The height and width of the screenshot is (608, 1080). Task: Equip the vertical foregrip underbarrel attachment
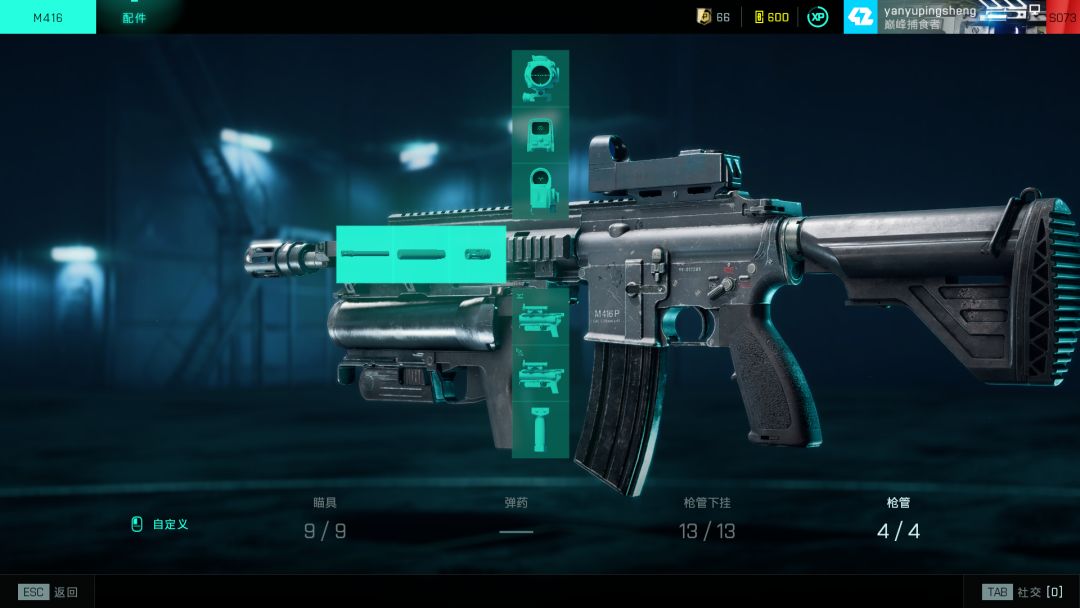(540, 429)
